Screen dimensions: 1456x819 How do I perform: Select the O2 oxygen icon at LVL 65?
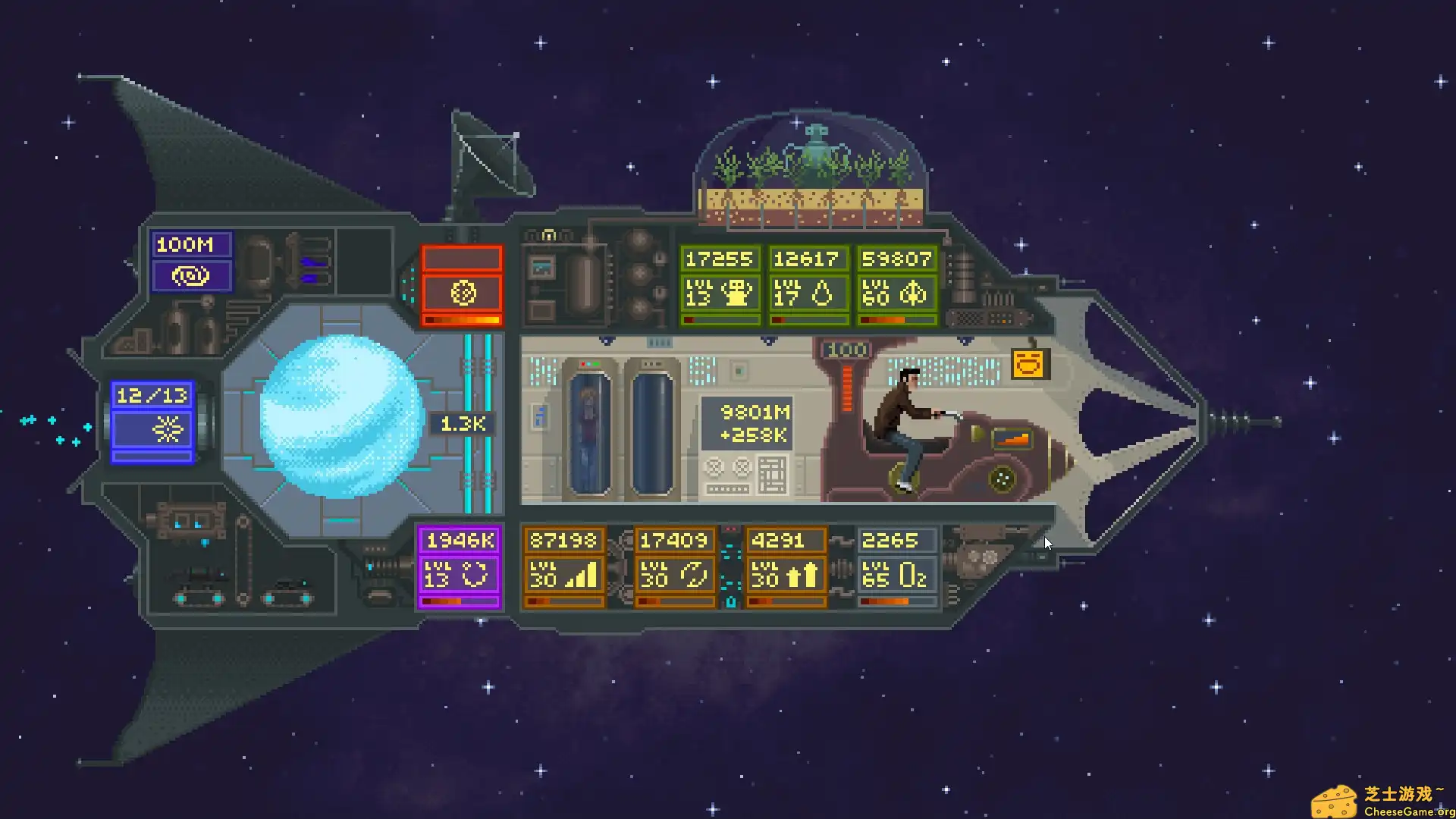pos(913,576)
